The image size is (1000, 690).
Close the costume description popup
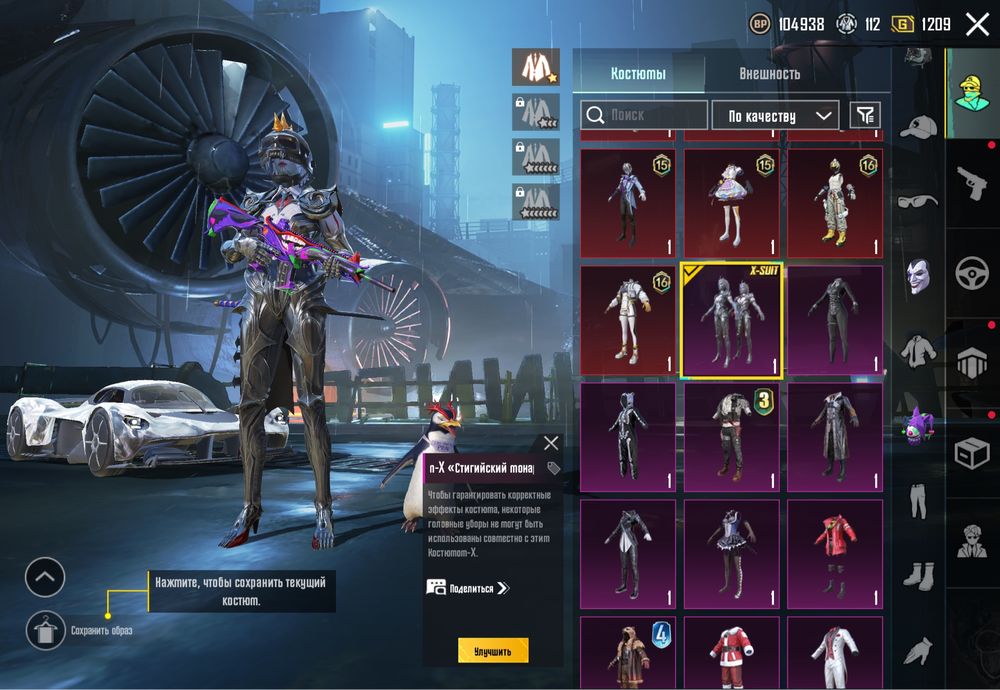click(x=551, y=442)
